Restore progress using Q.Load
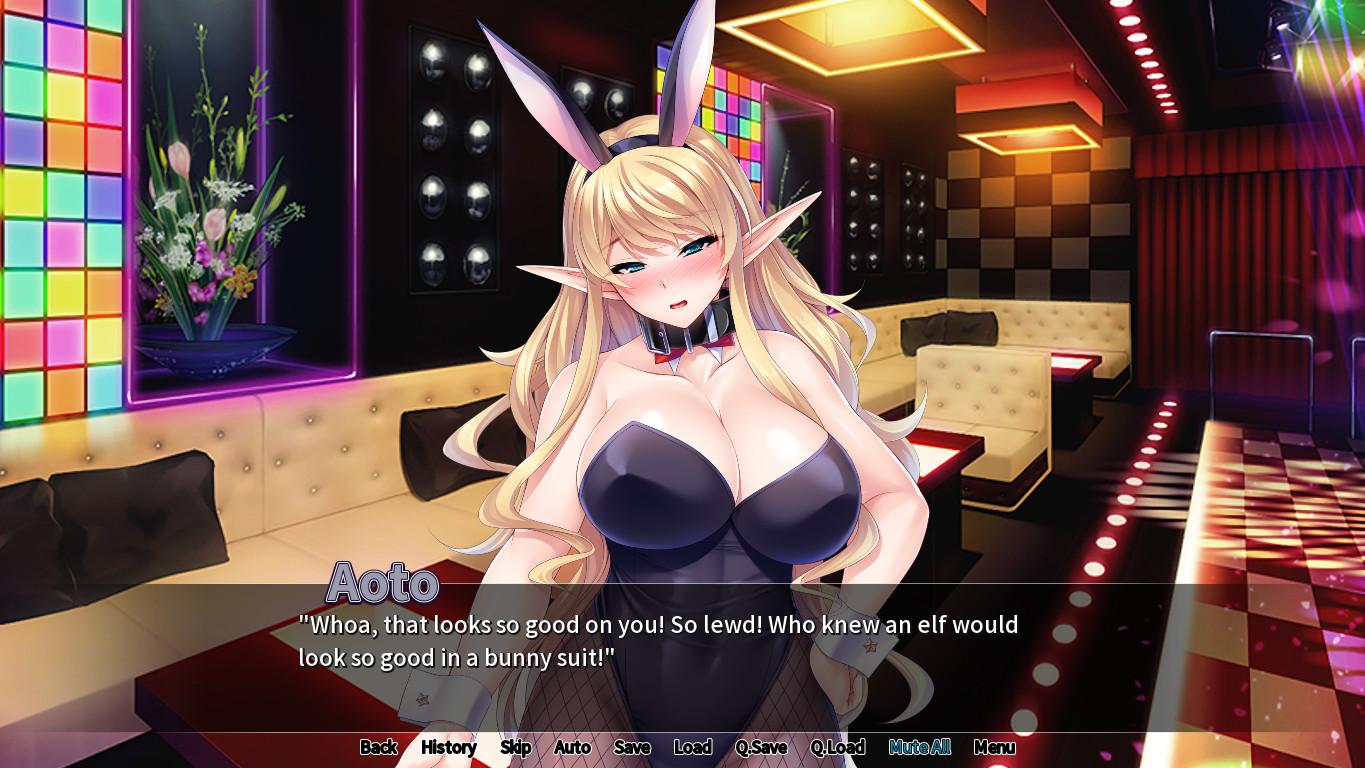The image size is (1365, 768). (839, 747)
